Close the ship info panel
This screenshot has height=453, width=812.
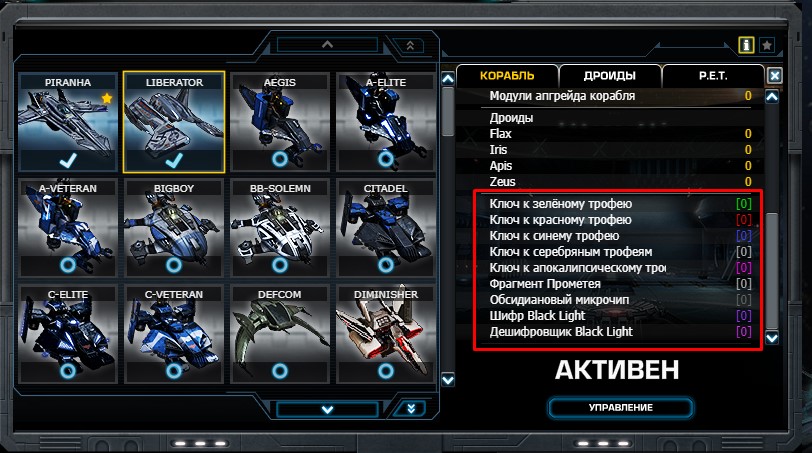point(774,75)
